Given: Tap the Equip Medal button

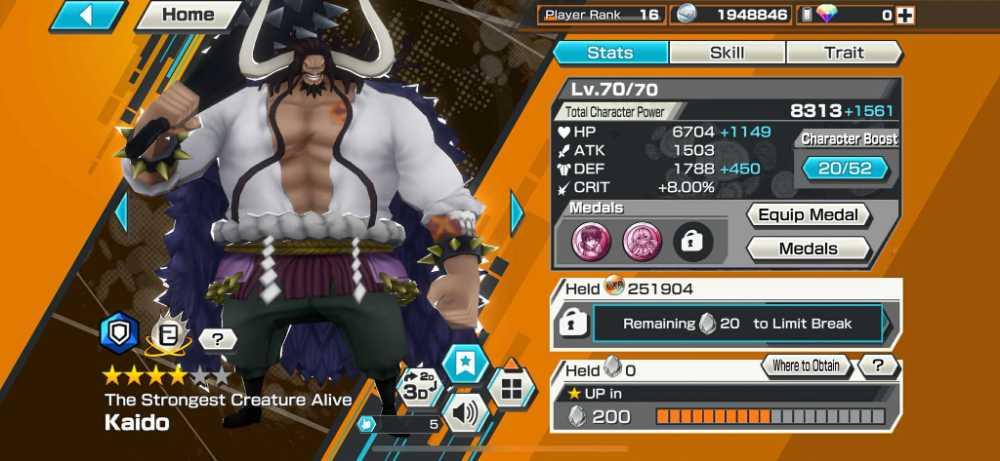Looking at the screenshot, I should (x=808, y=215).
